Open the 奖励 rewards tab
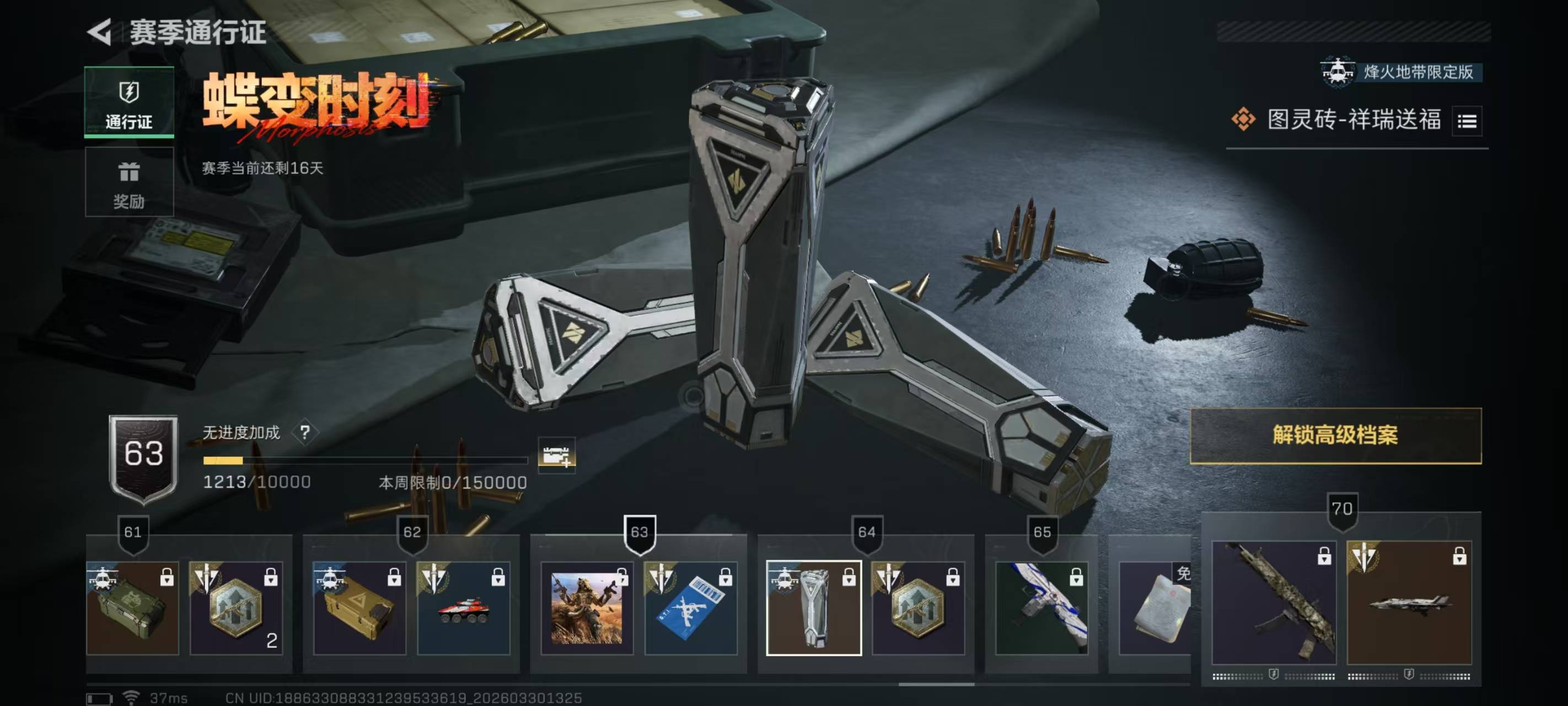The image size is (1568, 706). (x=129, y=182)
